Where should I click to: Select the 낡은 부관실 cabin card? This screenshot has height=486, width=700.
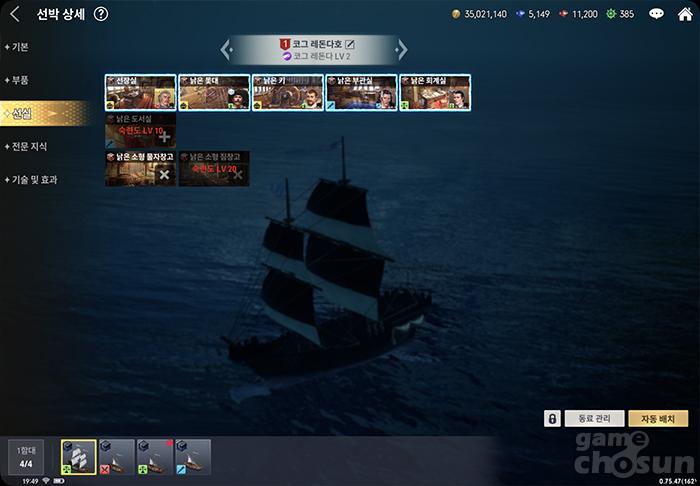click(361, 92)
